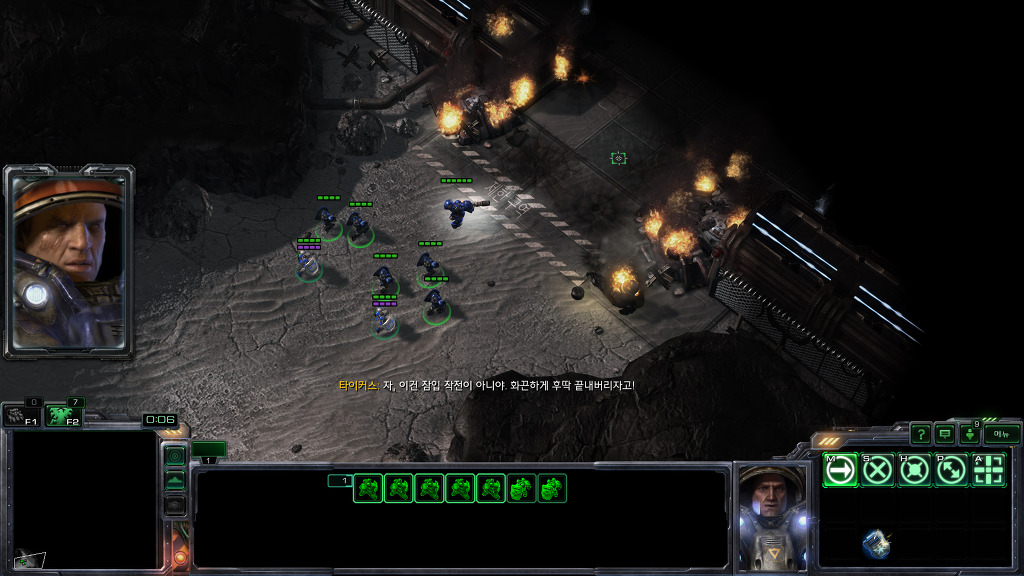Select all army units with F2 button
The width and height of the screenshot is (1024, 576).
[x=64, y=415]
